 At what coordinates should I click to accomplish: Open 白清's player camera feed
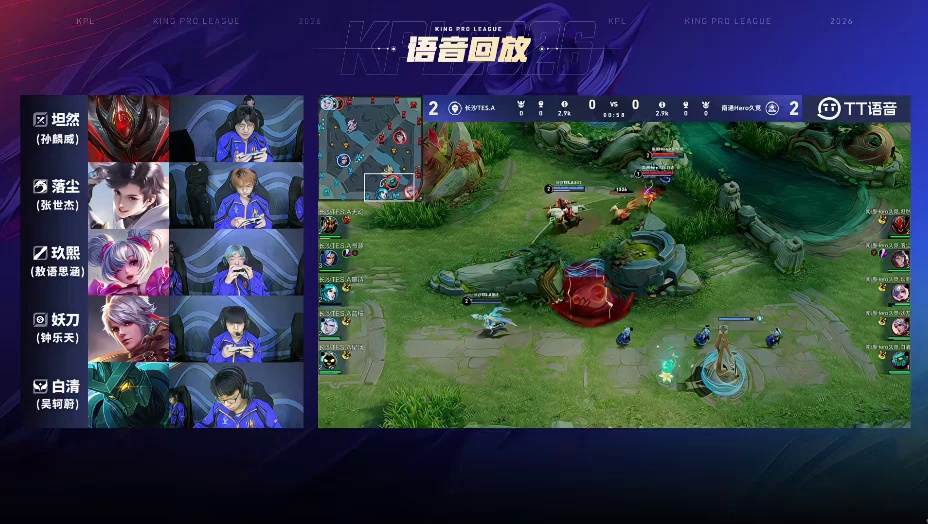[x=236, y=395]
